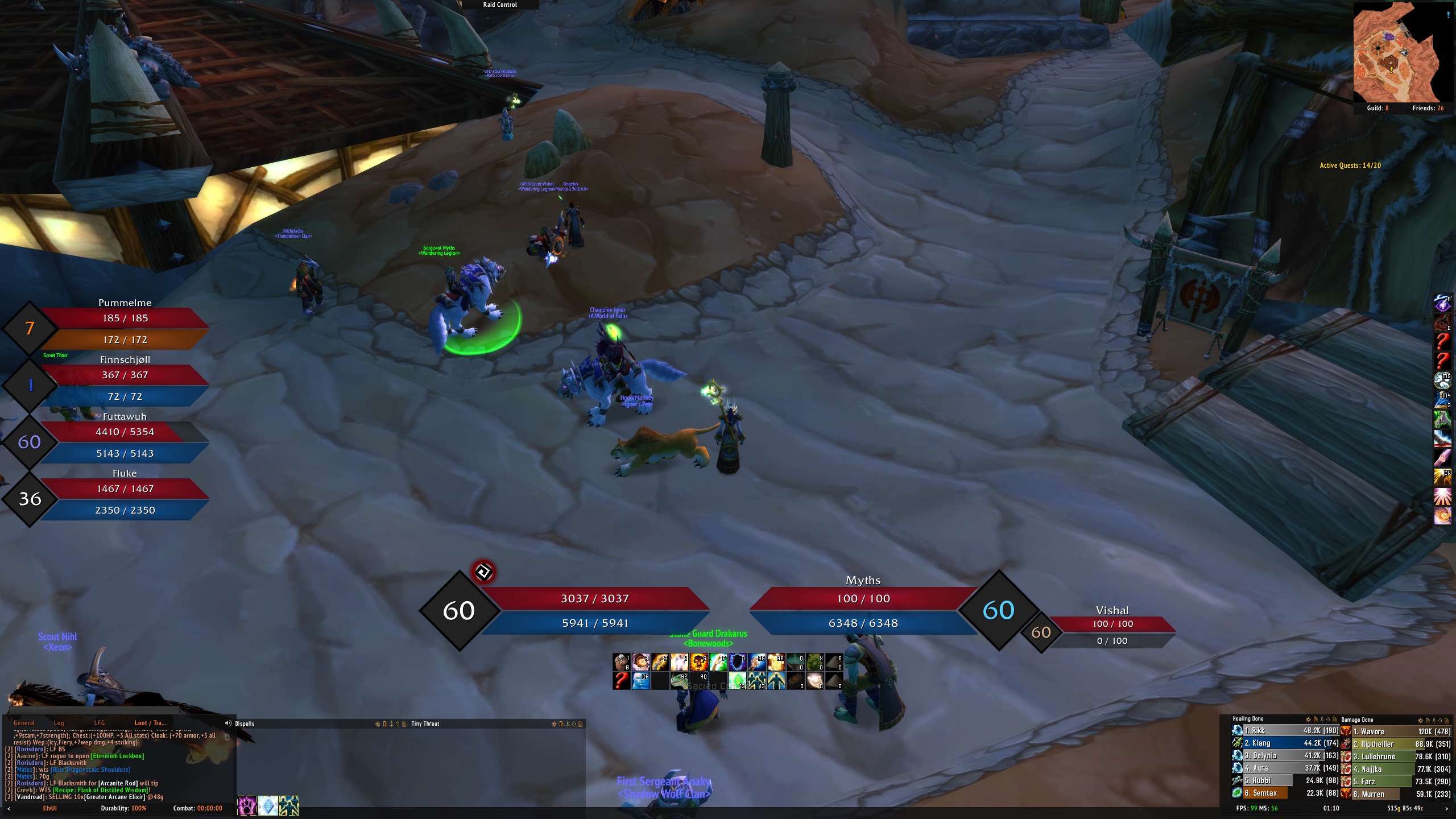The width and height of the screenshot is (1456, 819).
Task: Open the Raid Control panel
Action: [x=500, y=5]
